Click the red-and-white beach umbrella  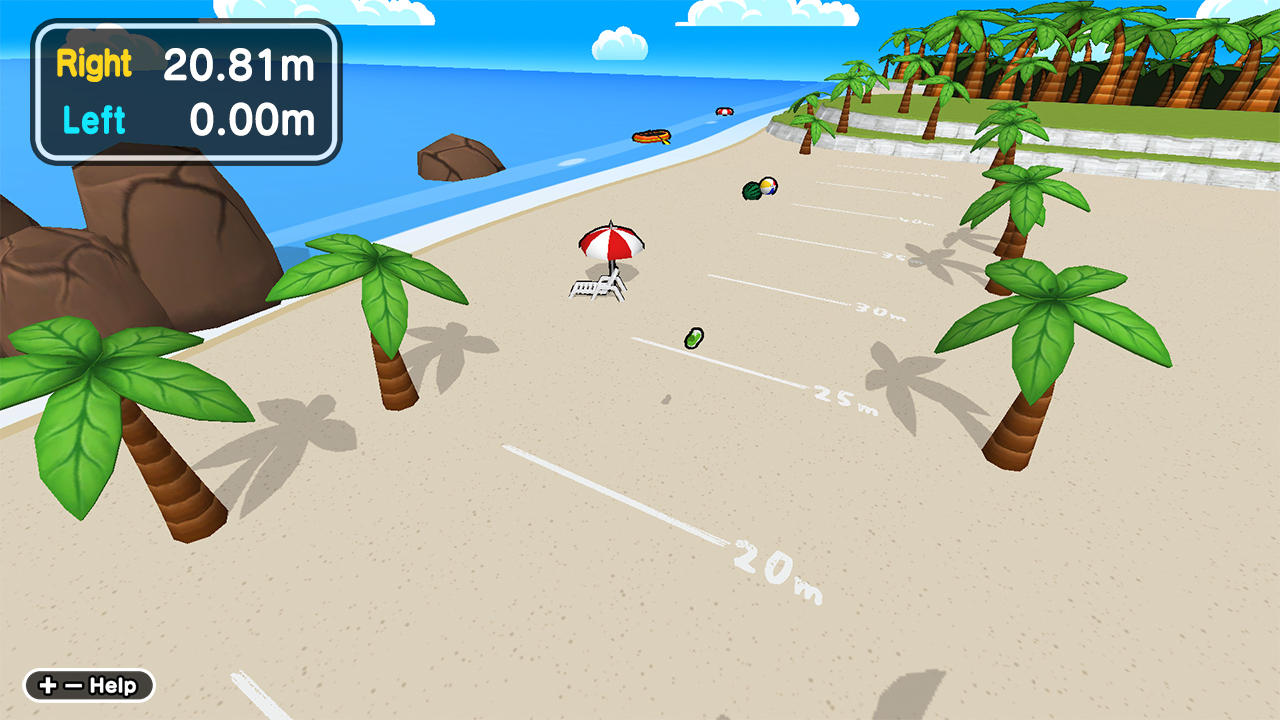(612, 243)
